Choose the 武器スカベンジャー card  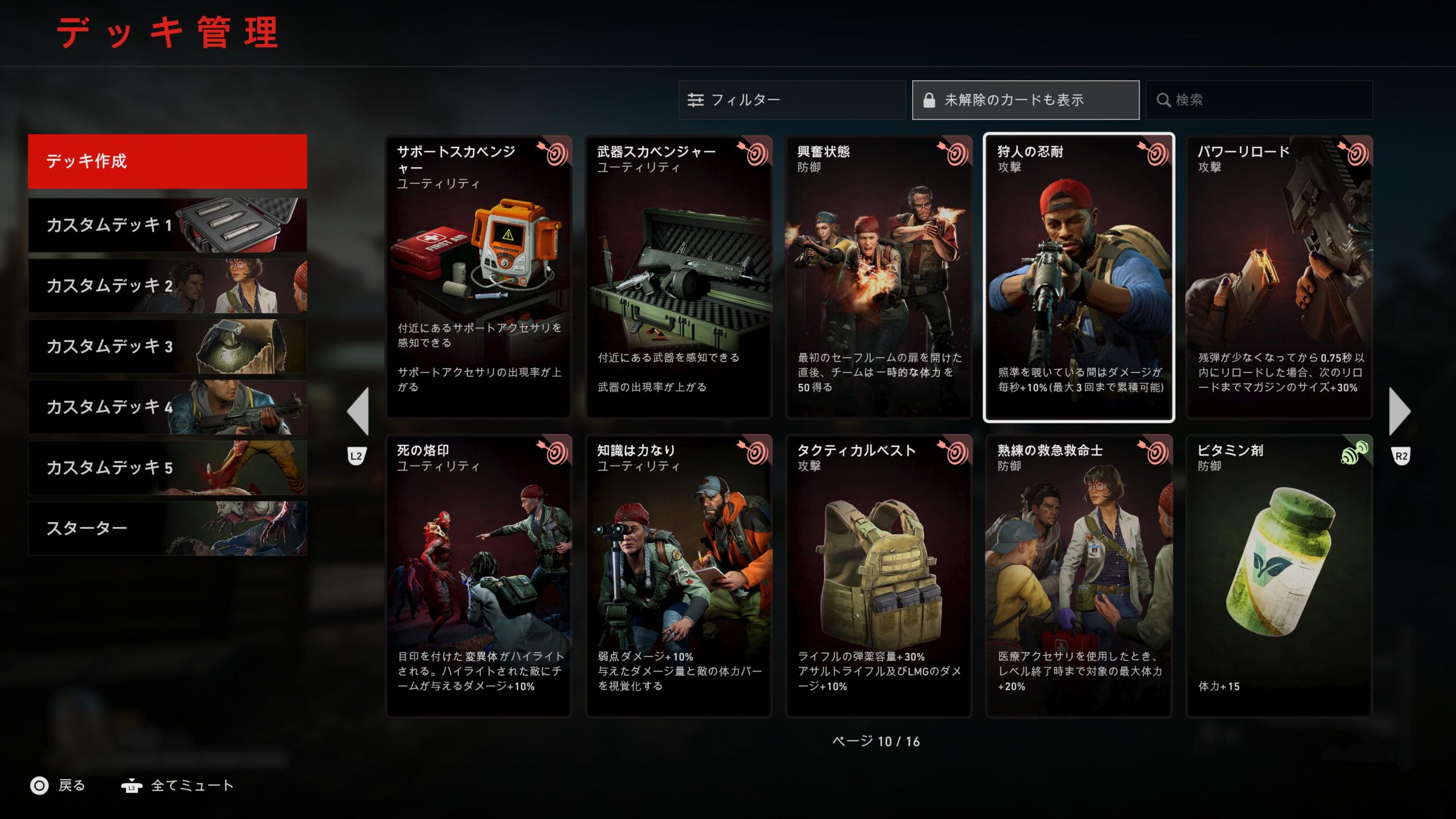point(679,278)
